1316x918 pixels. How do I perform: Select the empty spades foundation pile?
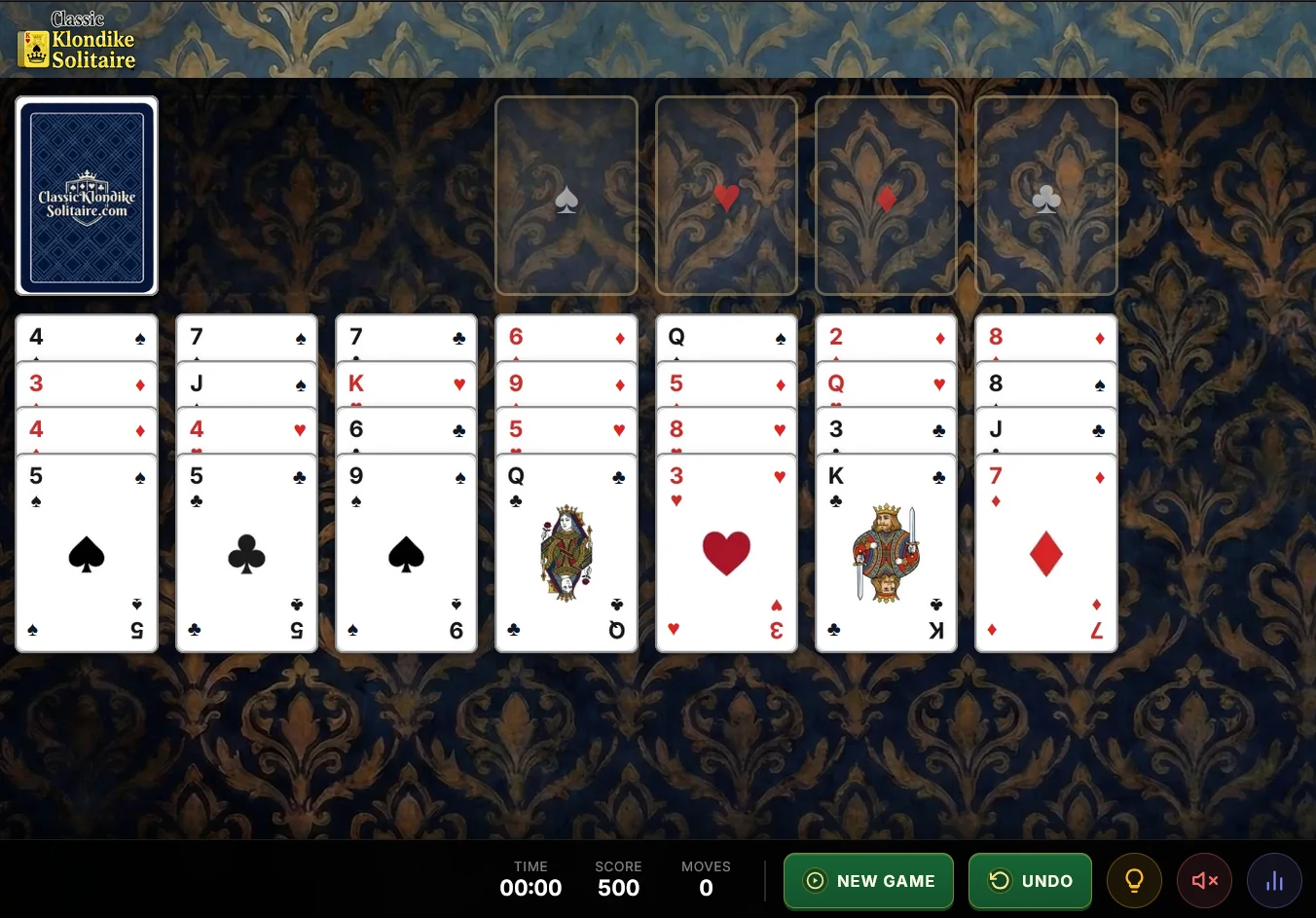click(567, 196)
